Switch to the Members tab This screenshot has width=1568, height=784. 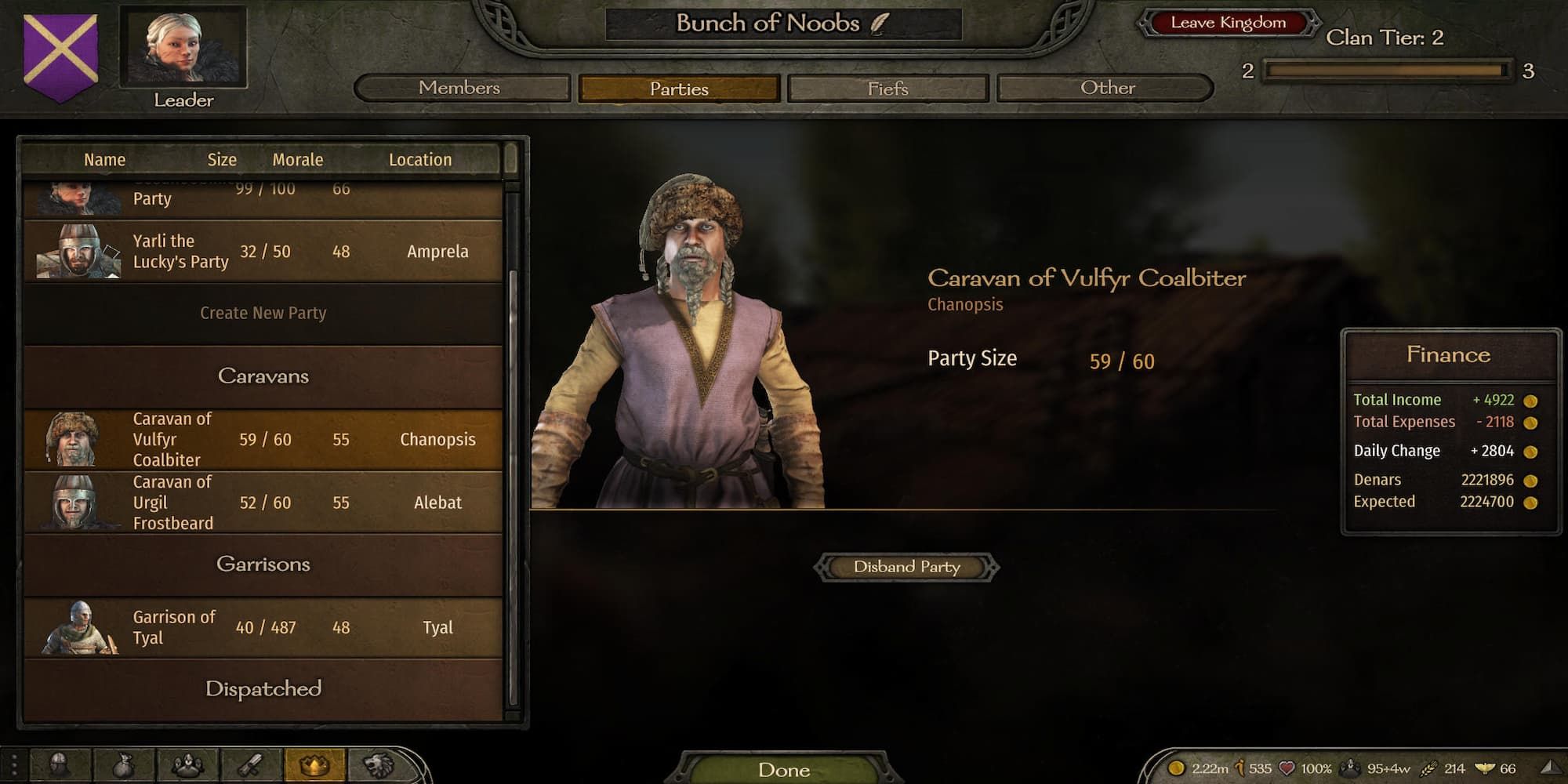460,88
